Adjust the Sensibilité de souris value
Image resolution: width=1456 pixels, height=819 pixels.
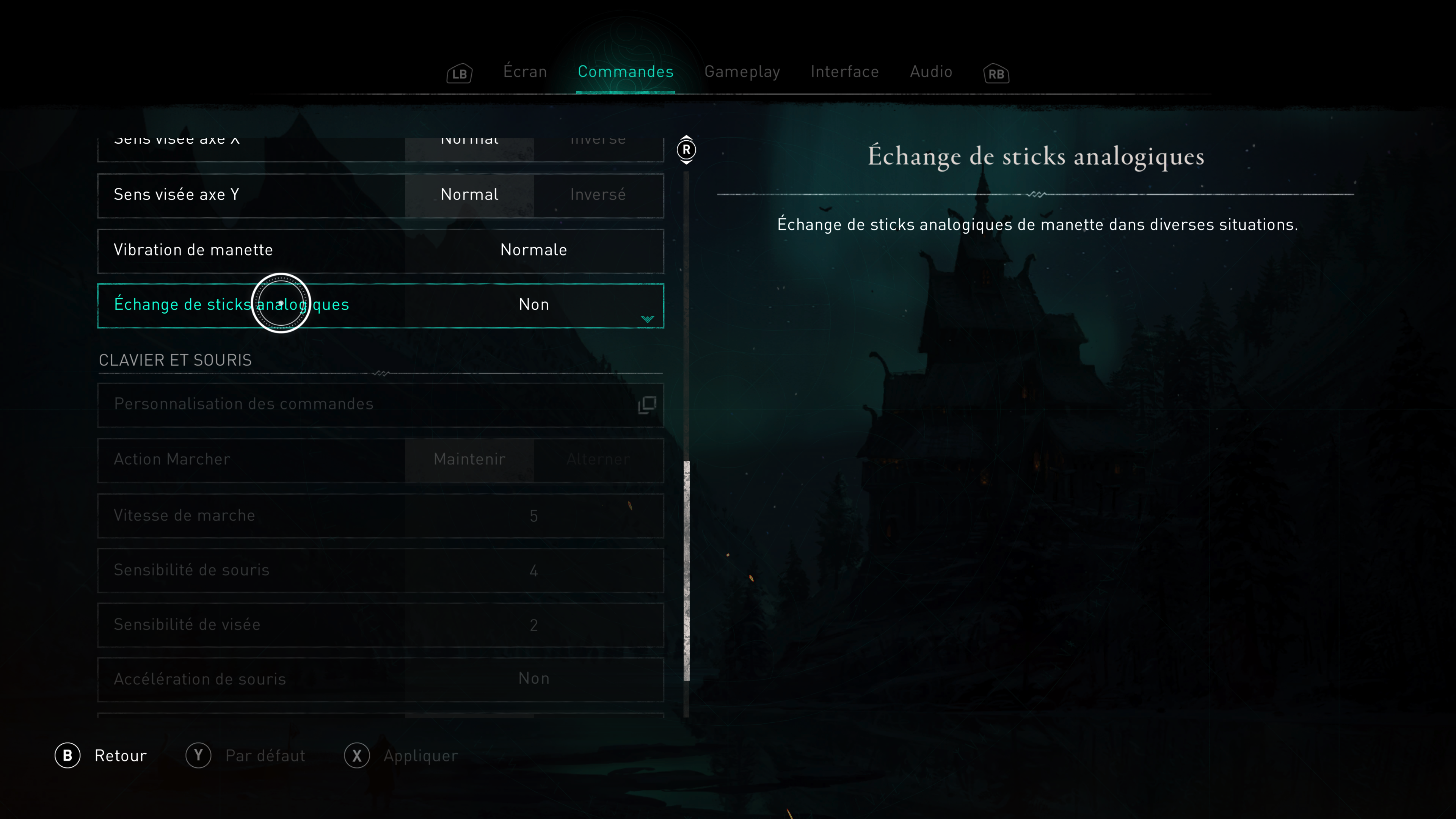(533, 570)
